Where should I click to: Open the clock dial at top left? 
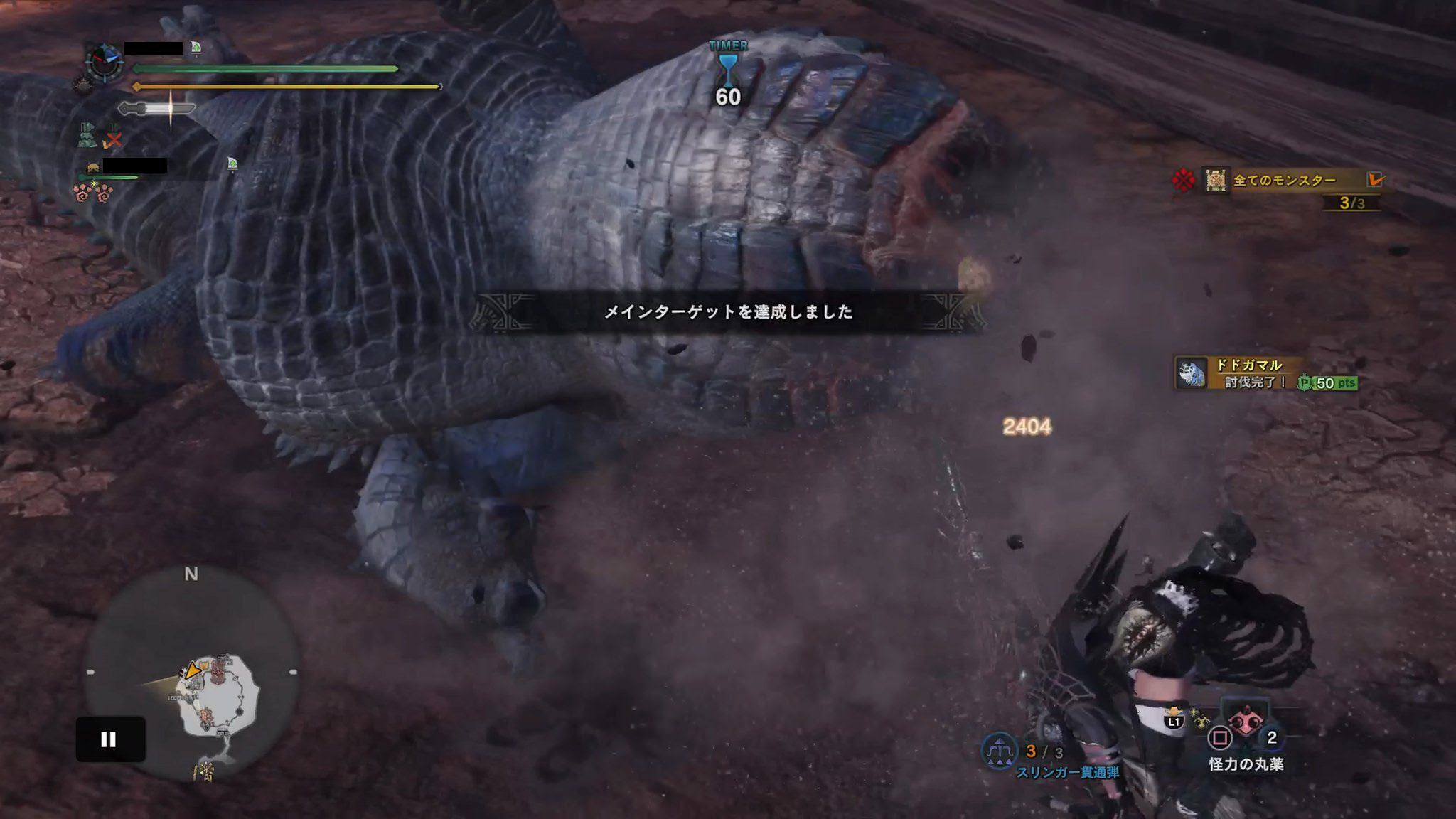point(105,61)
